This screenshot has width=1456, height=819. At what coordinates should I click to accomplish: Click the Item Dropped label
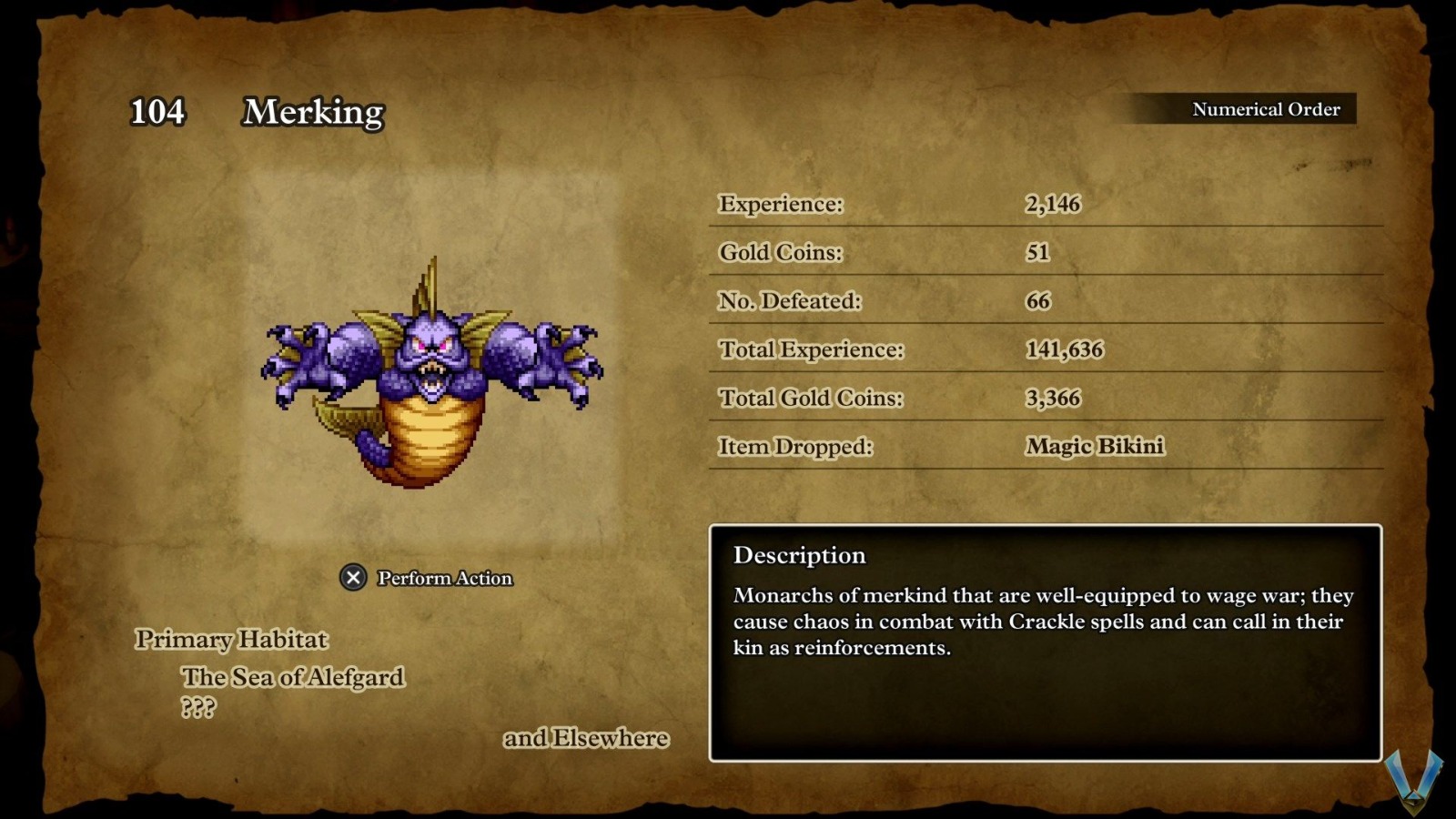[x=794, y=446]
